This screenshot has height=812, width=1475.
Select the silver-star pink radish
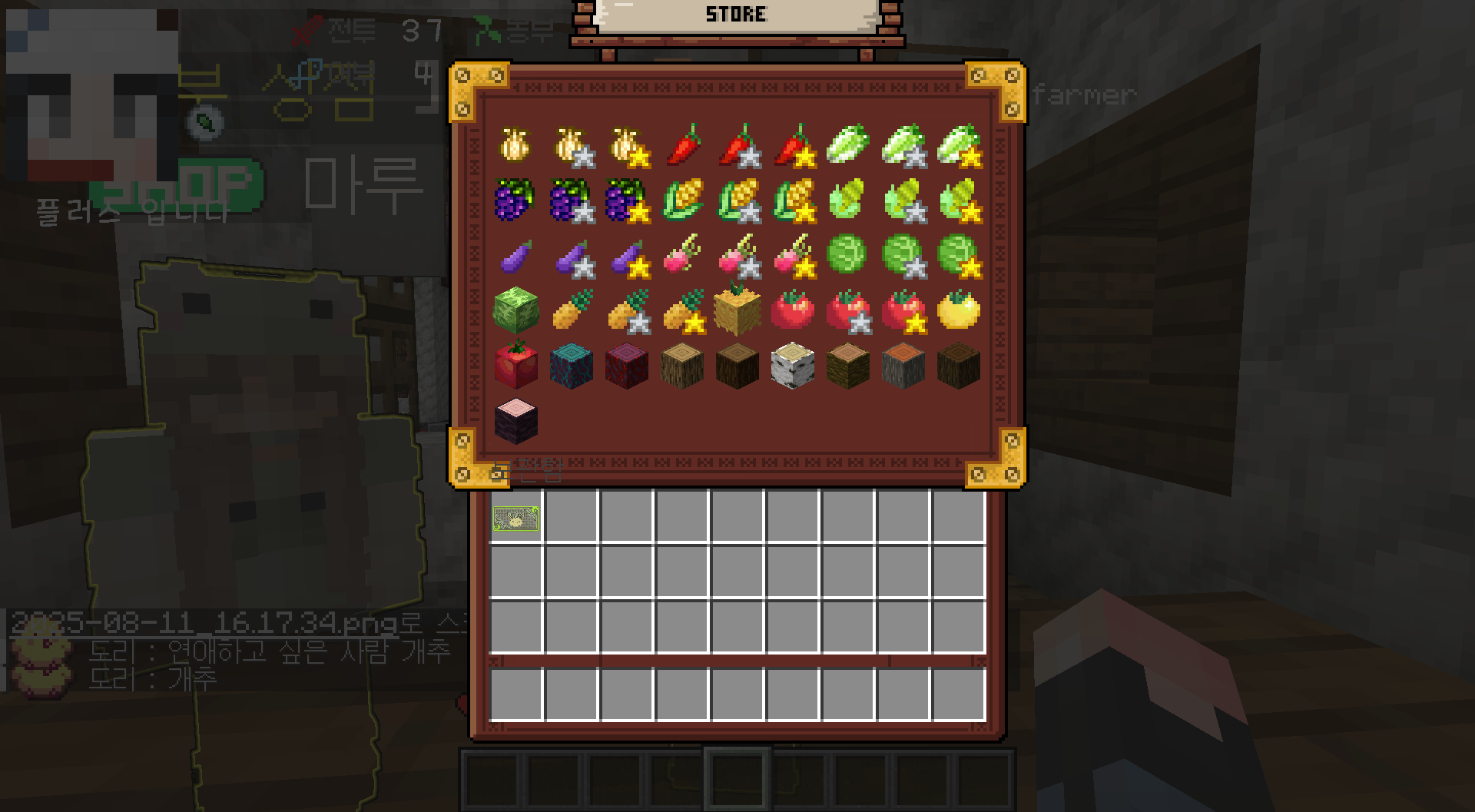click(x=737, y=255)
